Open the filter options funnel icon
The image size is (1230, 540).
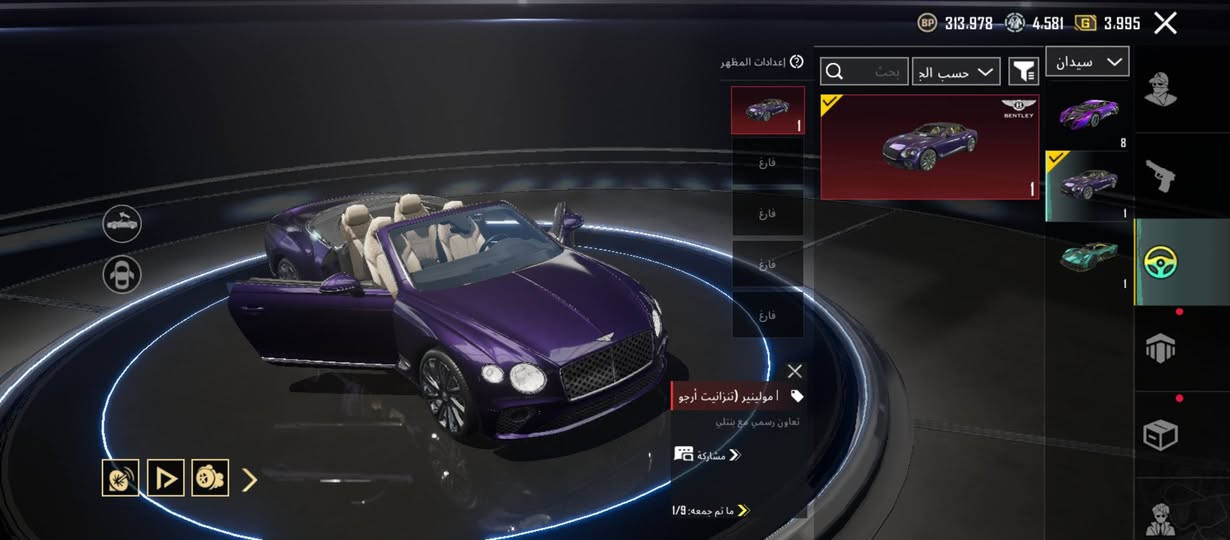[x=1023, y=71]
